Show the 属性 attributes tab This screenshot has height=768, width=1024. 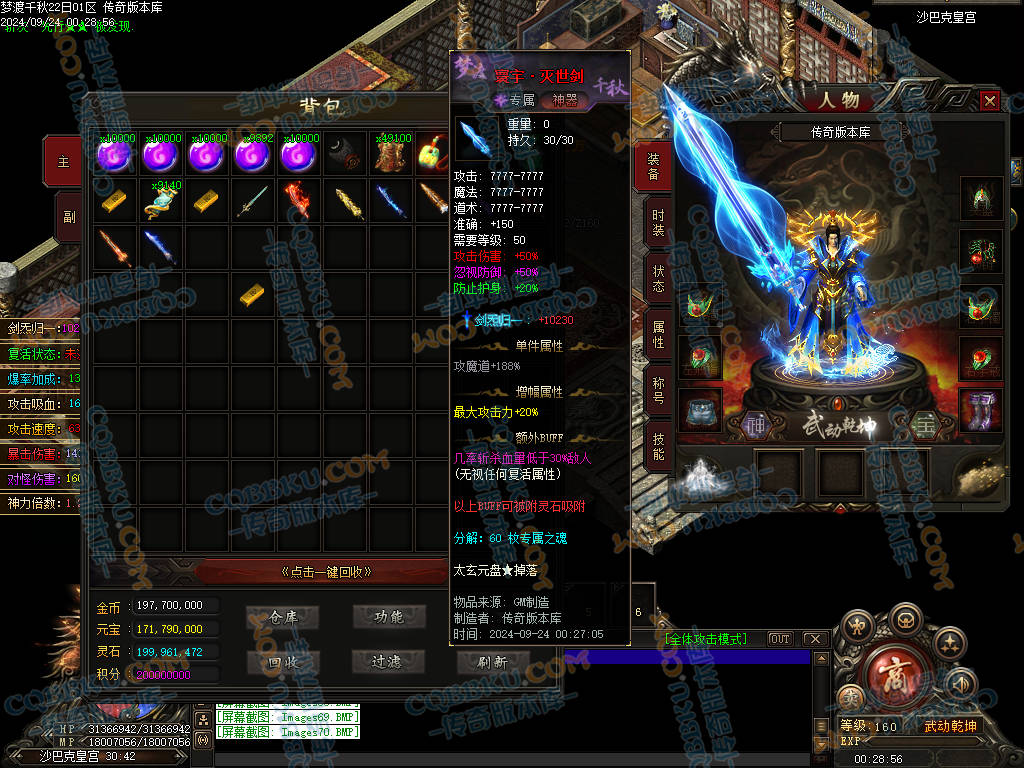click(x=656, y=334)
